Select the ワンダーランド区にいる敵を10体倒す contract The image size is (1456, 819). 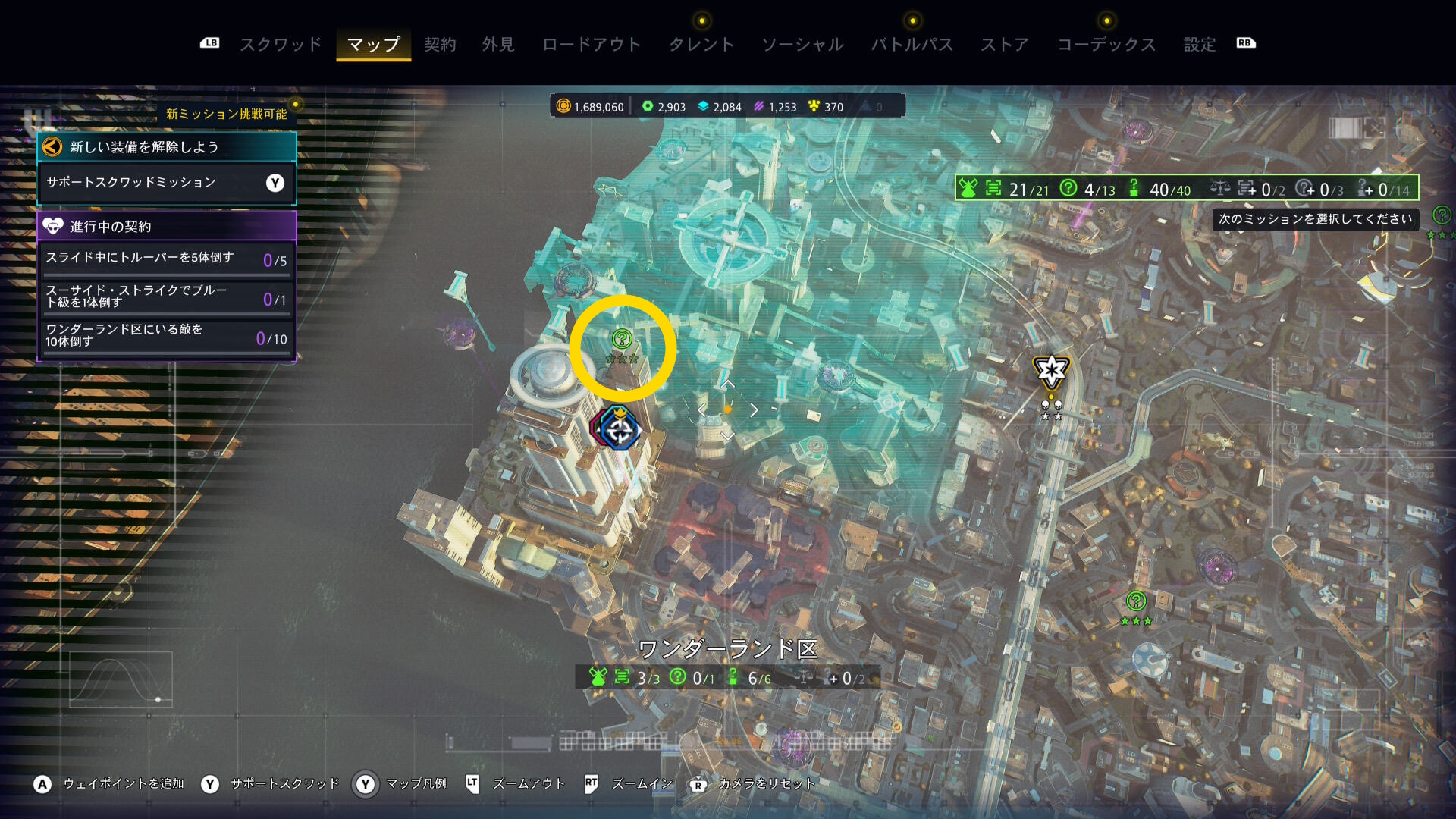pyautogui.click(x=166, y=336)
